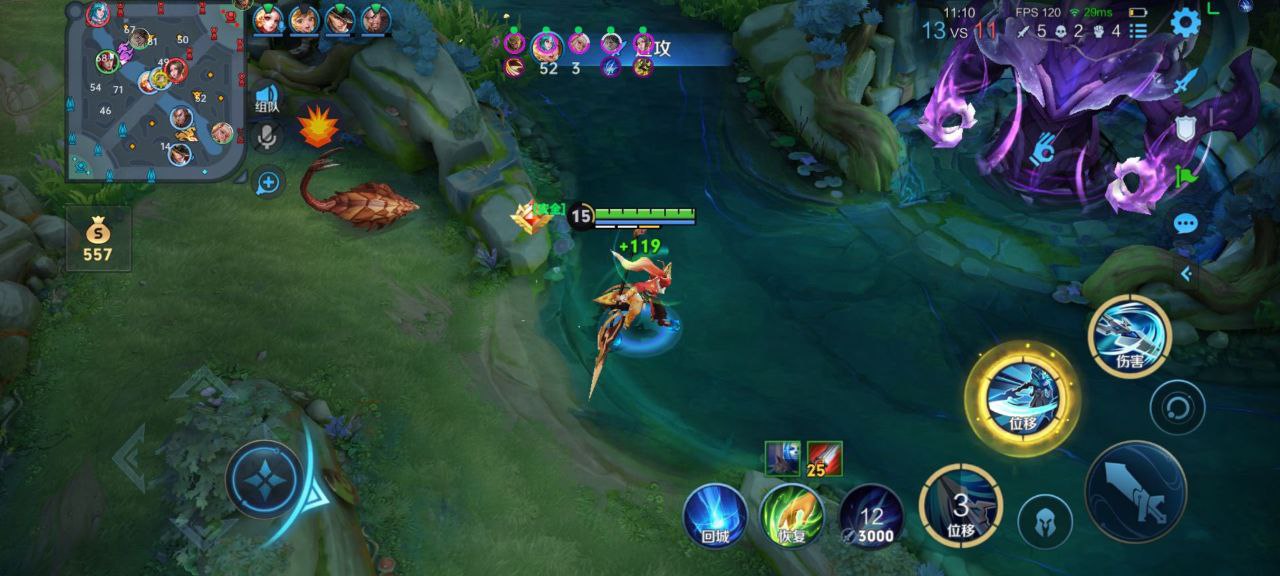Open the quick message plus bubble
The height and width of the screenshot is (576, 1280).
coord(268,182)
